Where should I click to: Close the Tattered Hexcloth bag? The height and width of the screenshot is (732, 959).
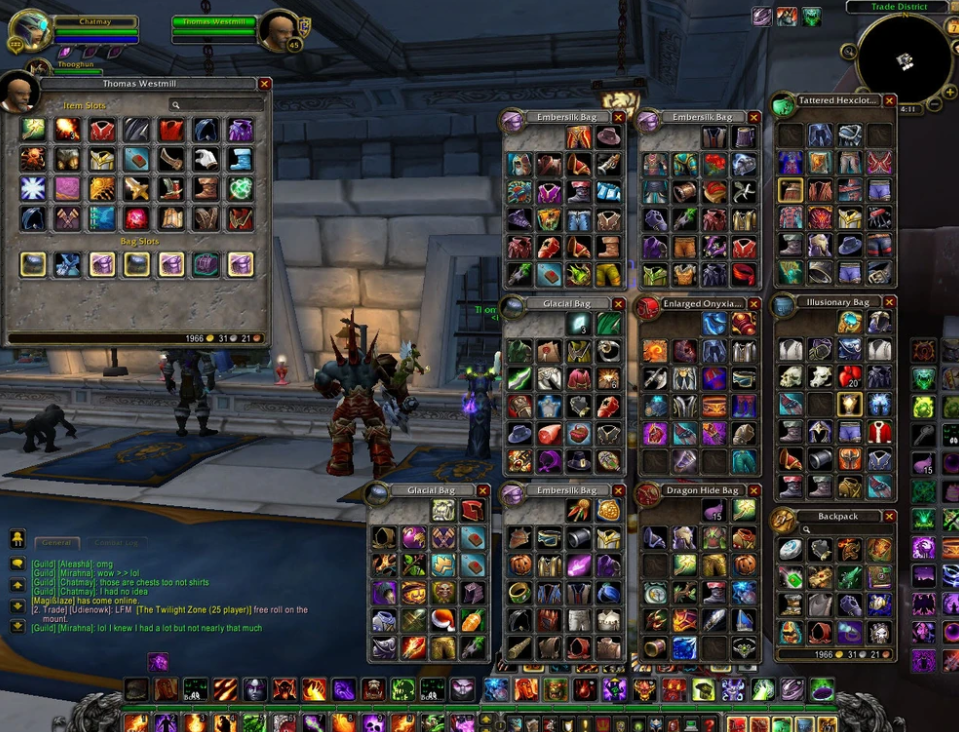click(x=889, y=100)
